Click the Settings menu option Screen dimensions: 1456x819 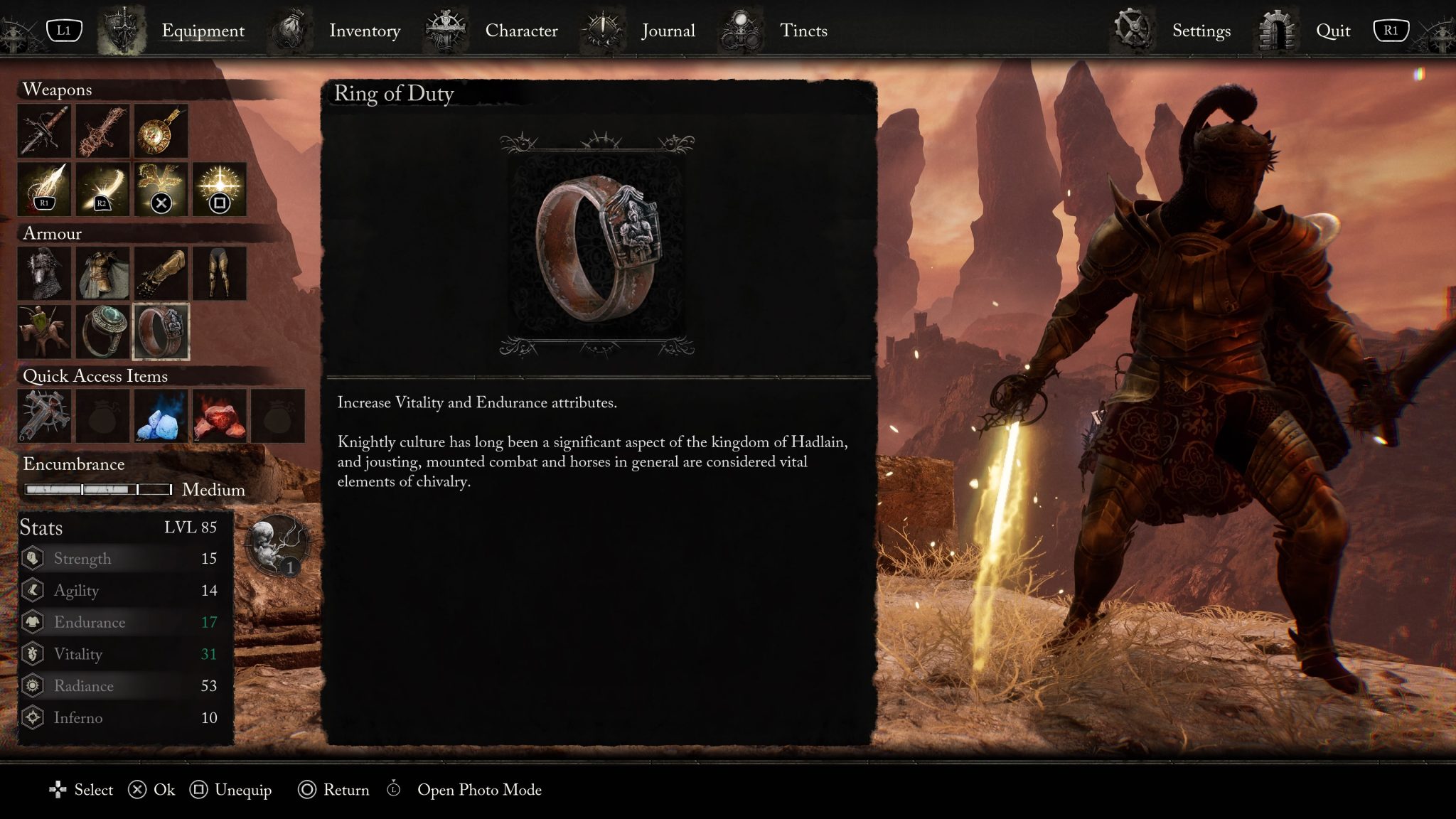[x=1200, y=31]
